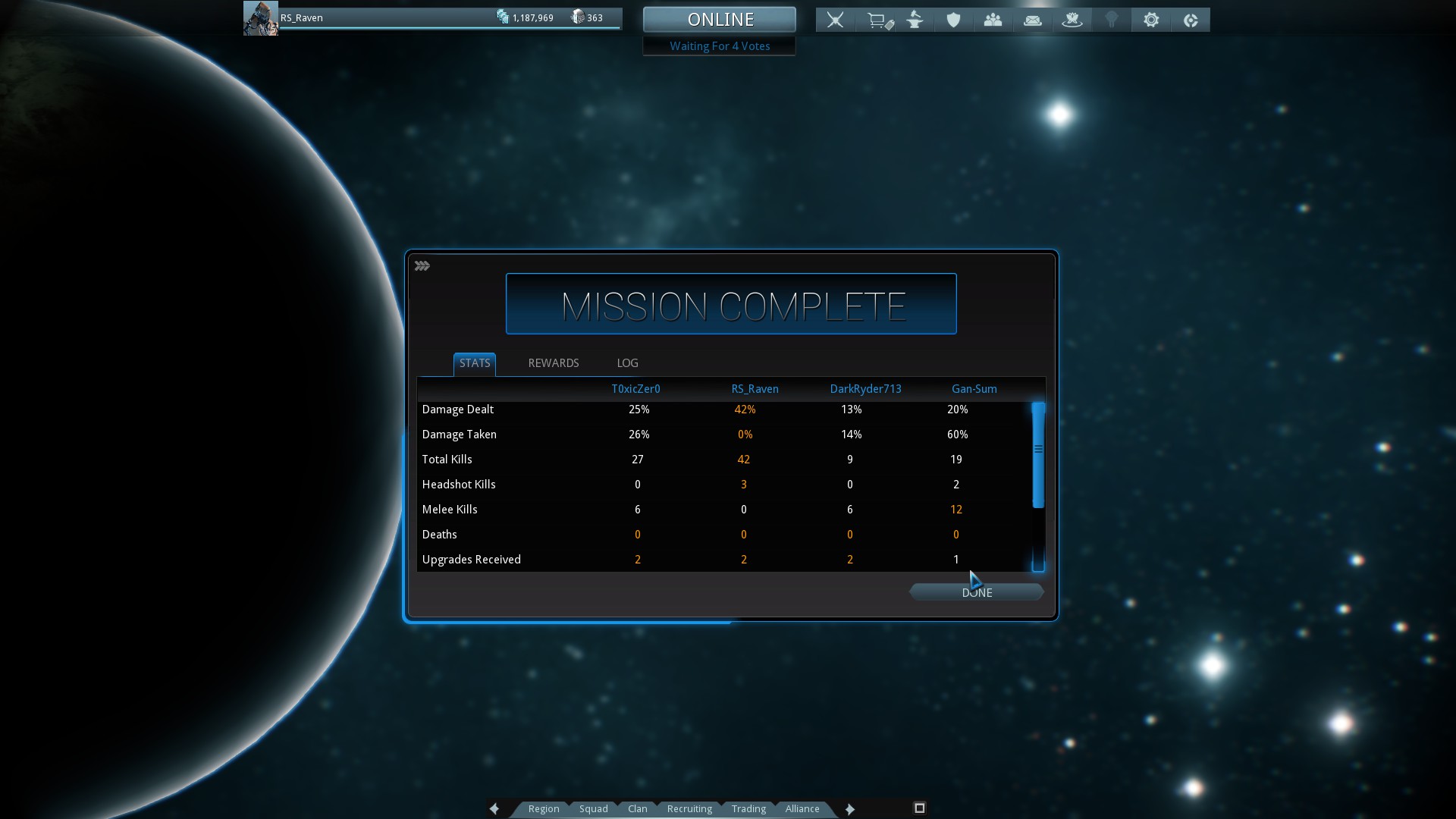The width and height of the screenshot is (1456, 819).
Task: Open settings via the gear icon
Action: pyautogui.click(x=1151, y=20)
